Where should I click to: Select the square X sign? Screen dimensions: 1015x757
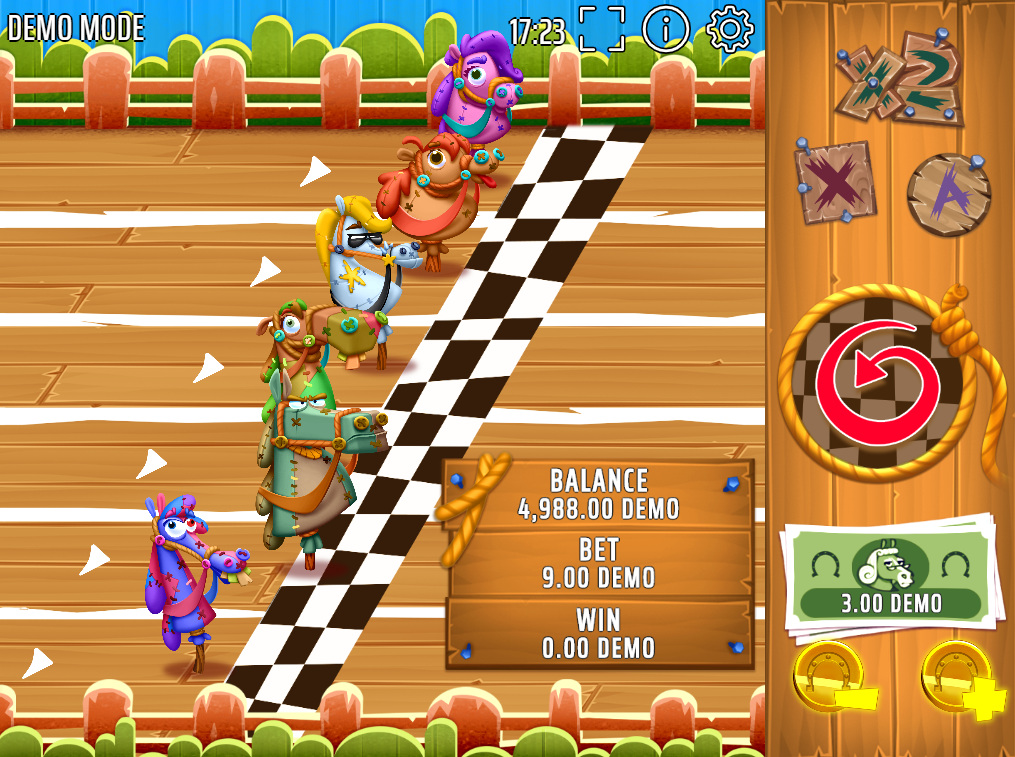click(x=836, y=182)
